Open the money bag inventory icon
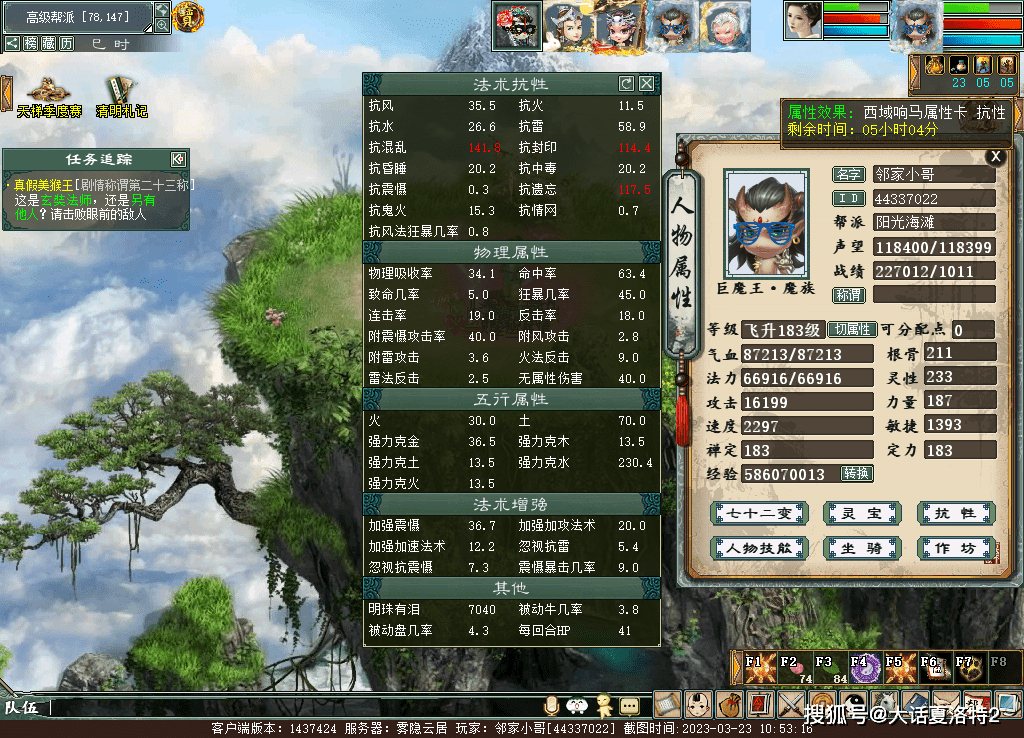The width and height of the screenshot is (1024, 738). [x=728, y=704]
